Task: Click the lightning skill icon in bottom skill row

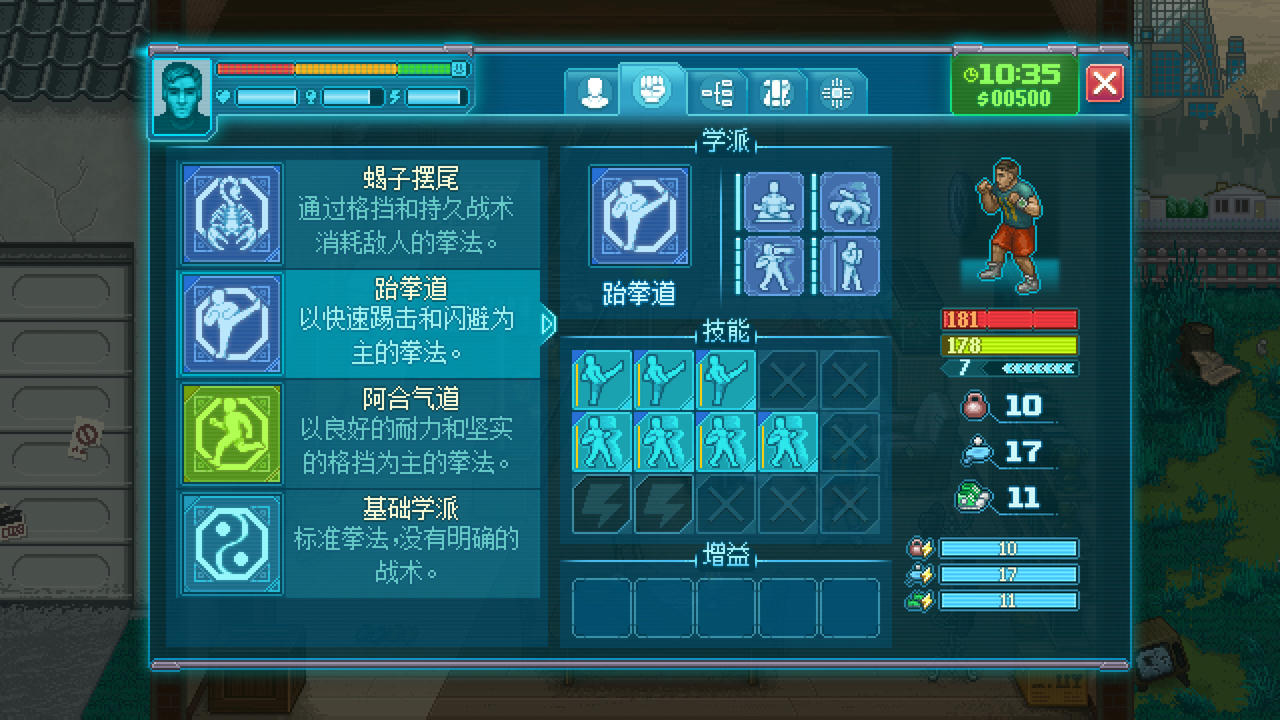Action: tap(600, 505)
